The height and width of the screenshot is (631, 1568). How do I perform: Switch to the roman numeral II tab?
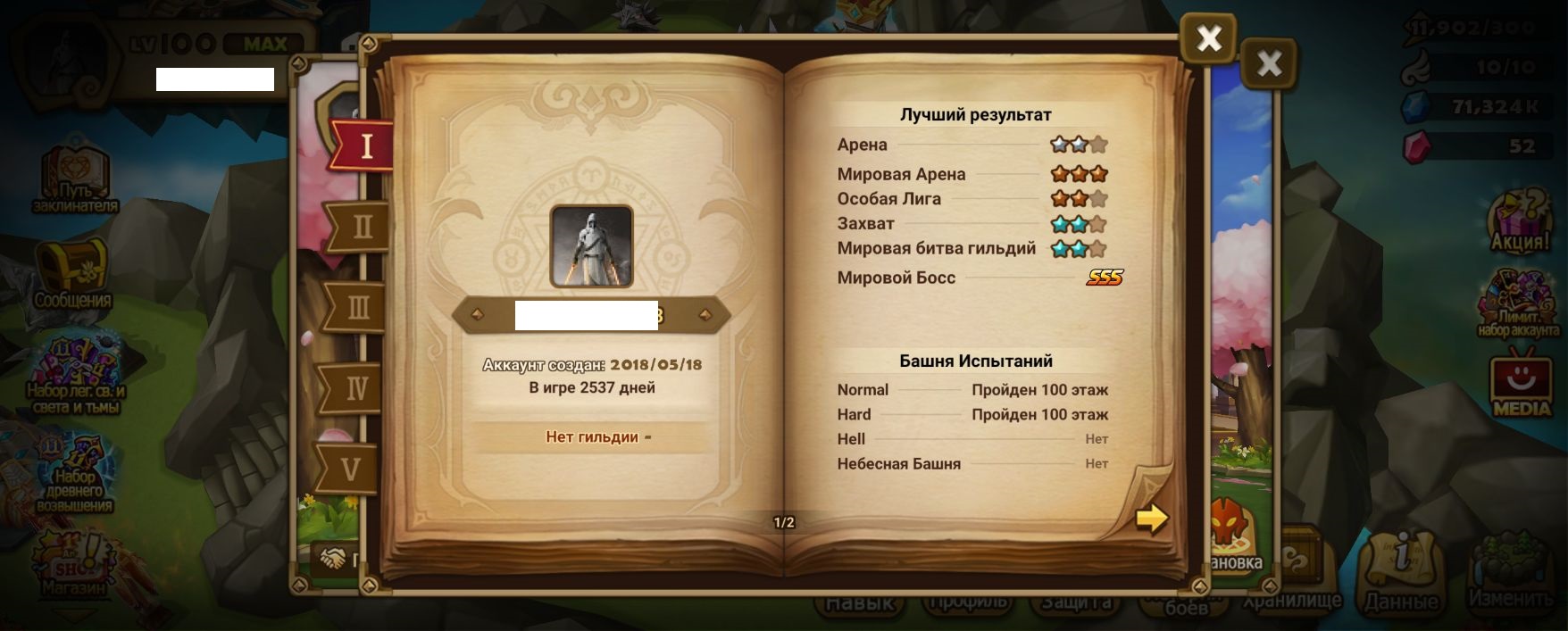coord(361,227)
